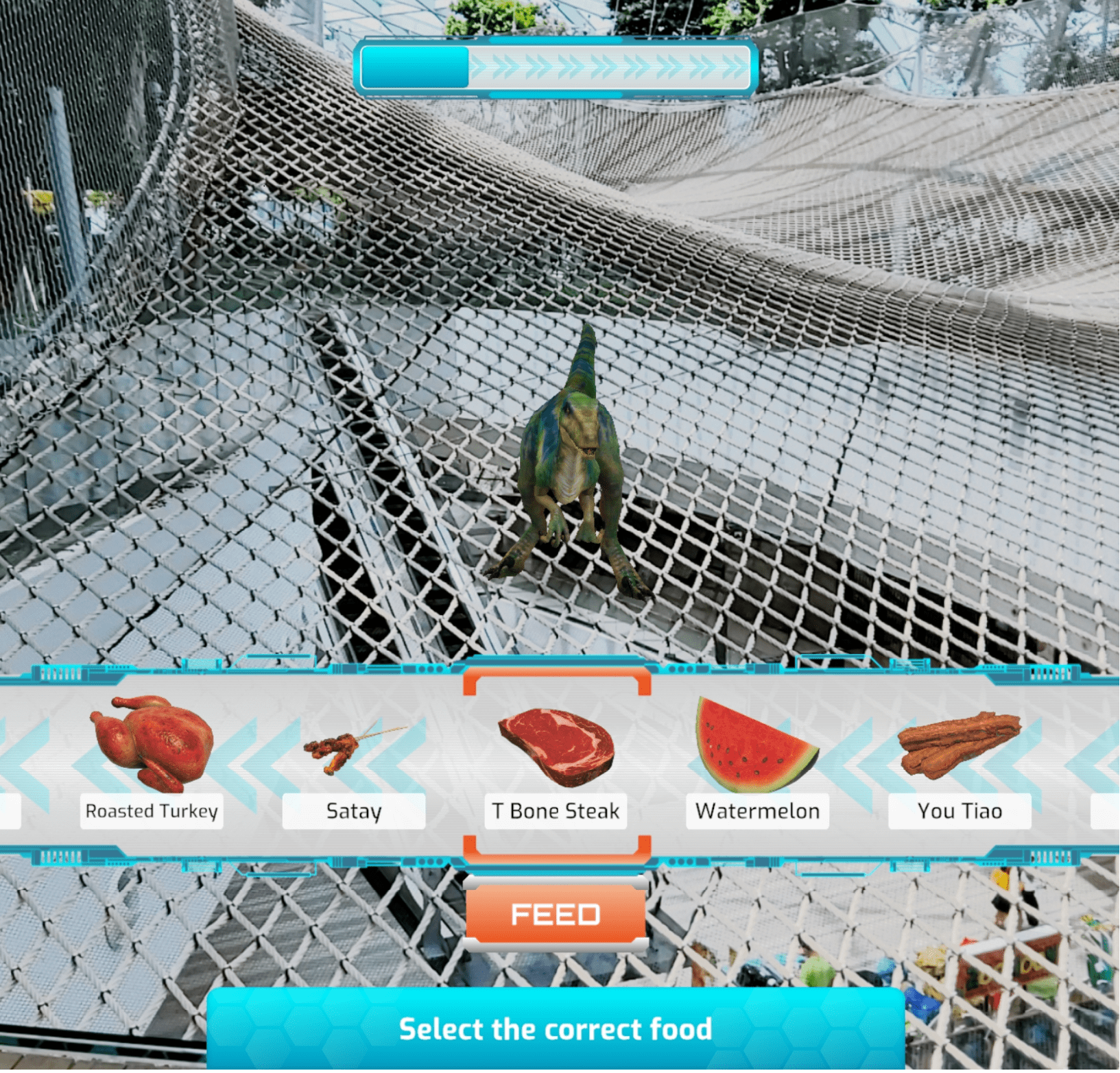This screenshot has width=1120, height=1073.
Task: Select the Watermelon slice
Action: coord(756,747)
